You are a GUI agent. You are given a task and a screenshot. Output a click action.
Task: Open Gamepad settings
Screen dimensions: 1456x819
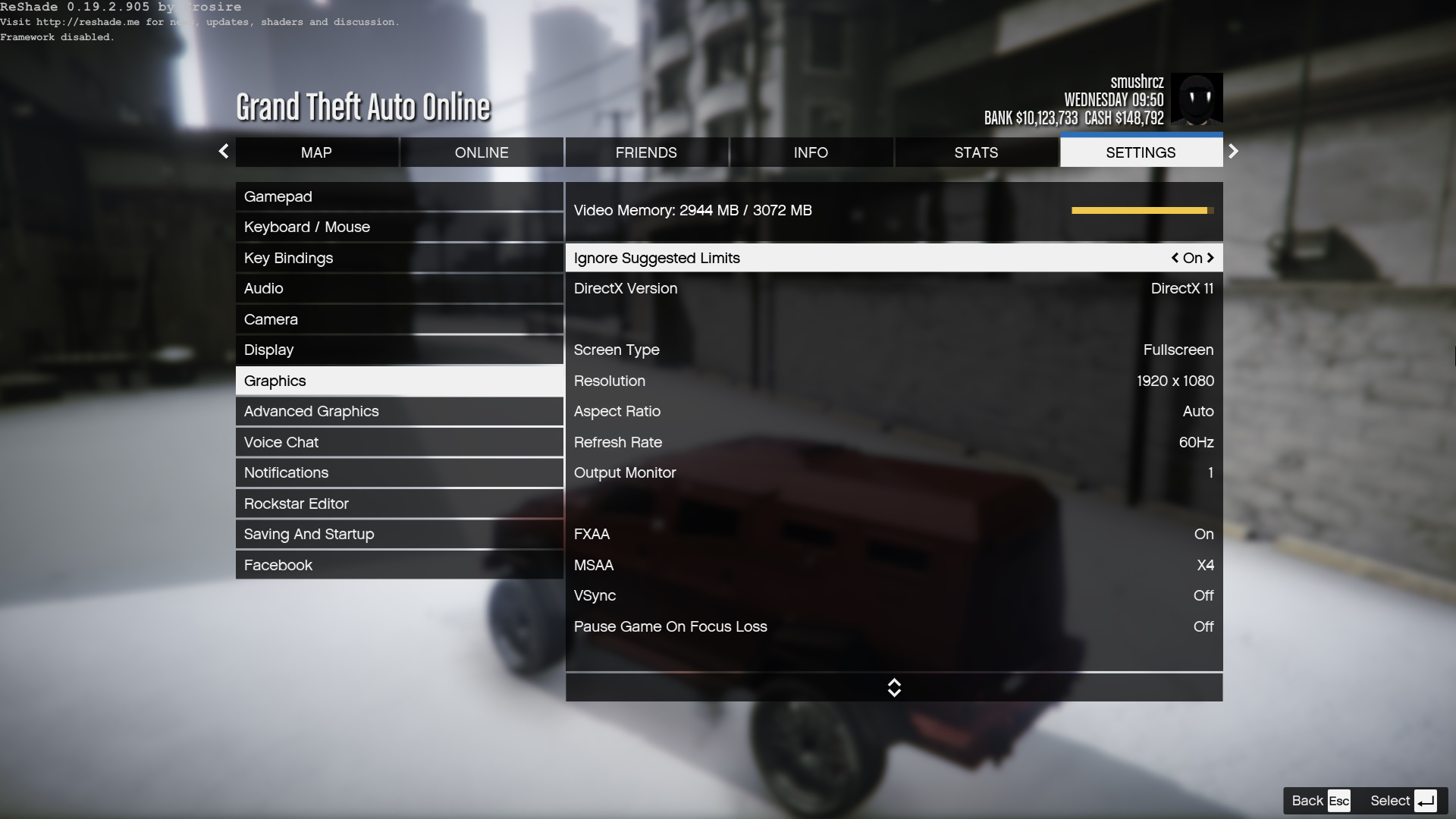point(399,196)
